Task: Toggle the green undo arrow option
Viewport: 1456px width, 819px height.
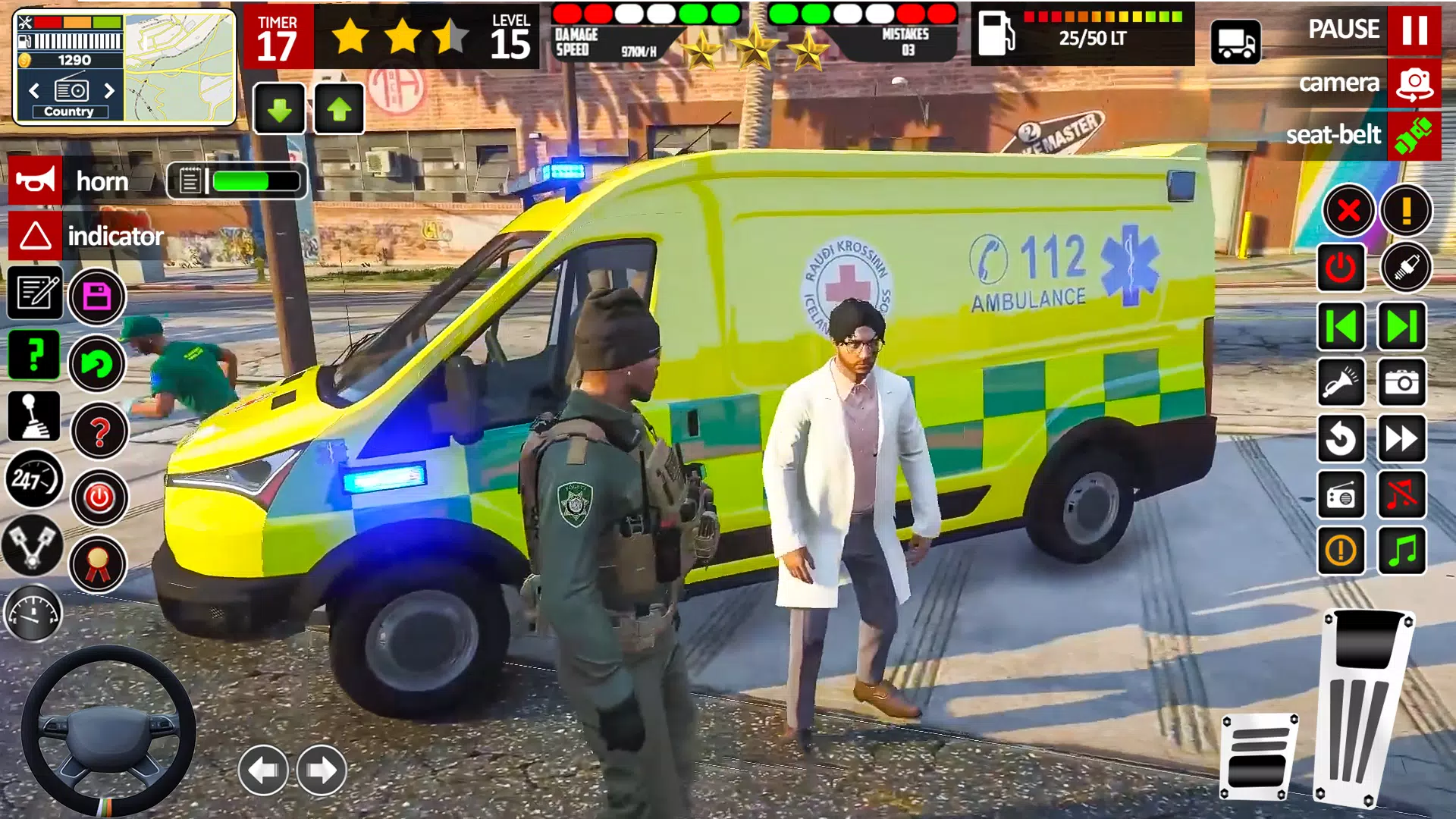Action: point(99,364)
